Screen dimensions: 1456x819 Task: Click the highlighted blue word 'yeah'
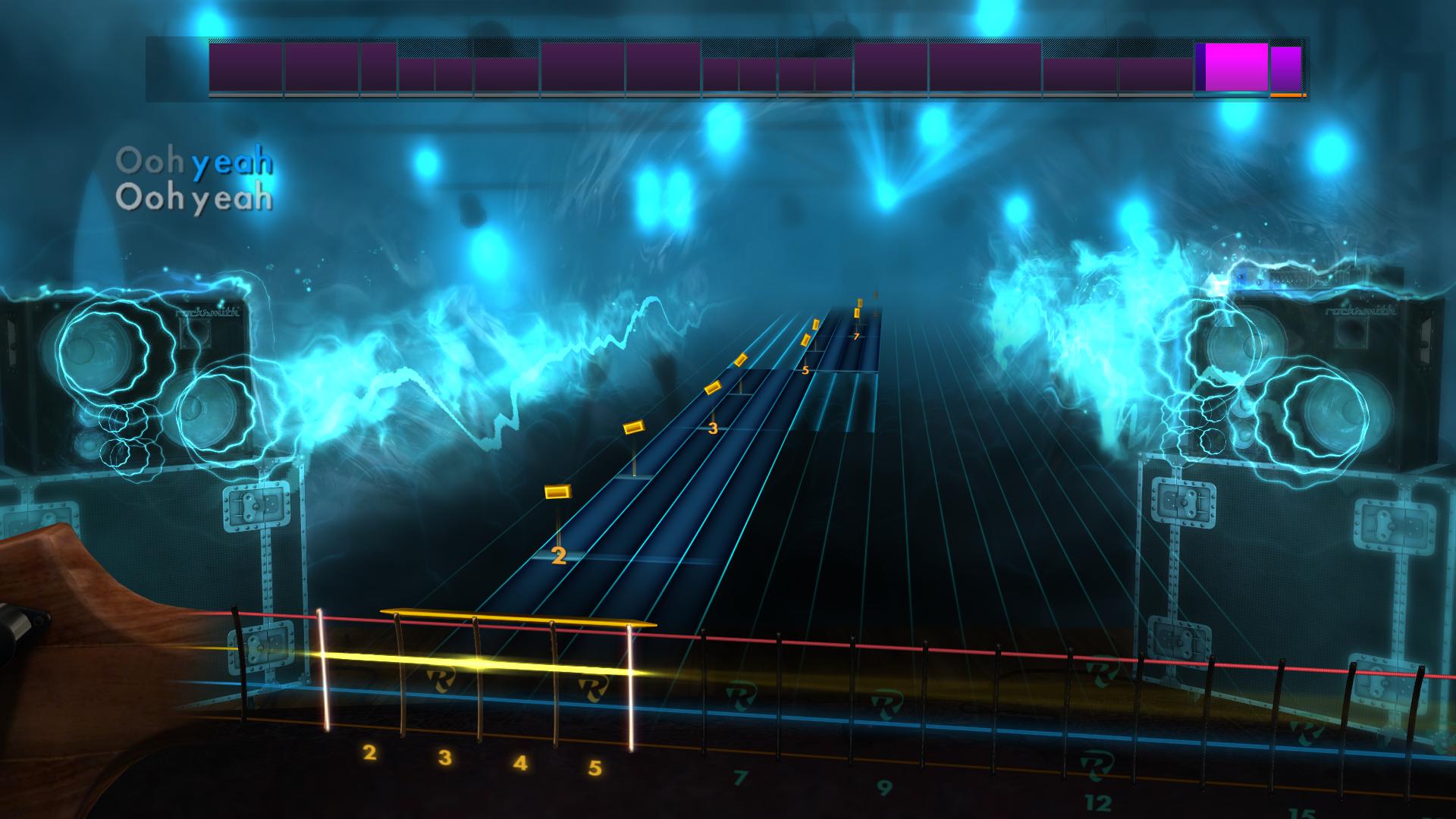231,160
